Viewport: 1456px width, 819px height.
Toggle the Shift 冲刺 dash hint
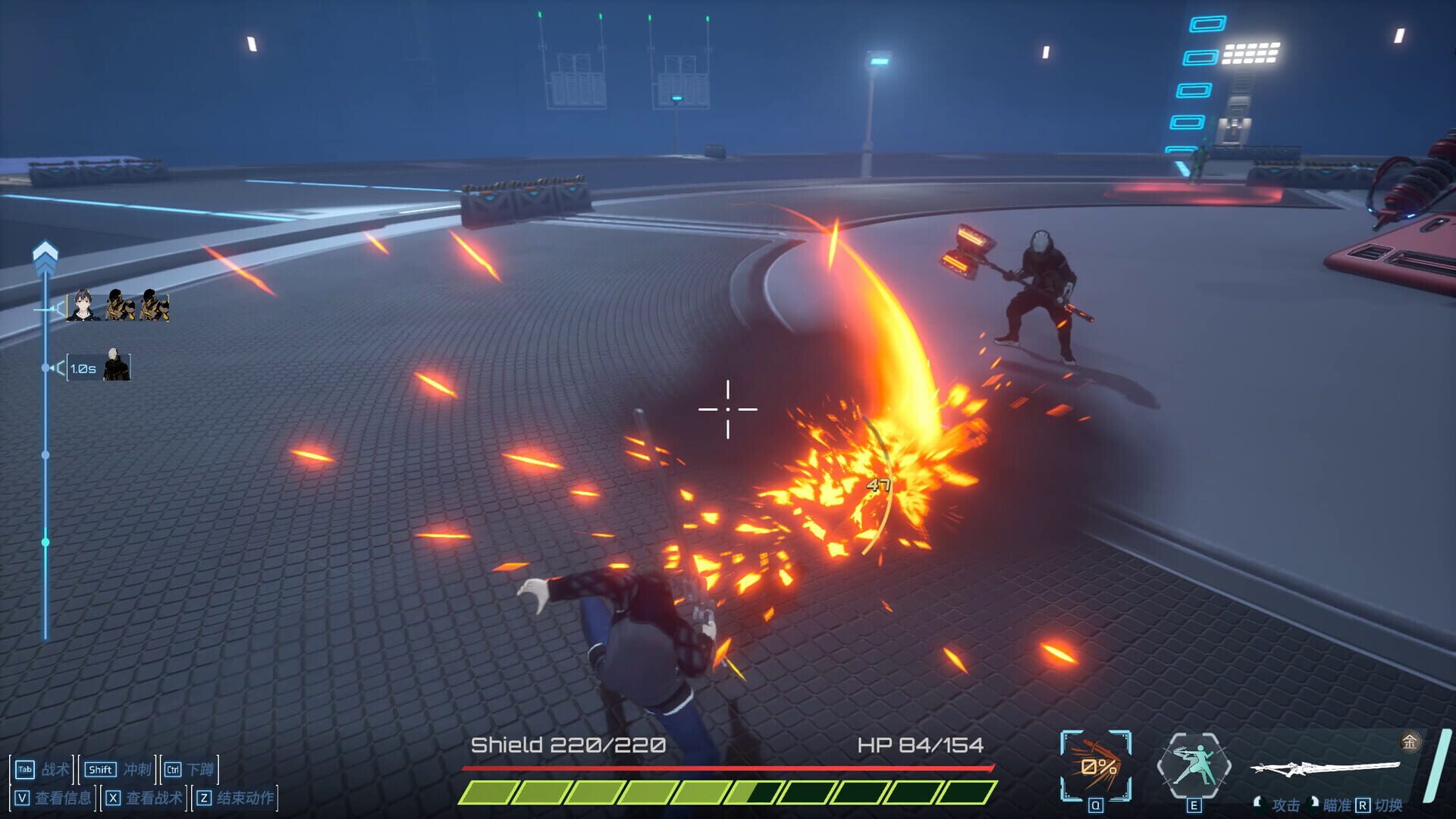point(118,769)
